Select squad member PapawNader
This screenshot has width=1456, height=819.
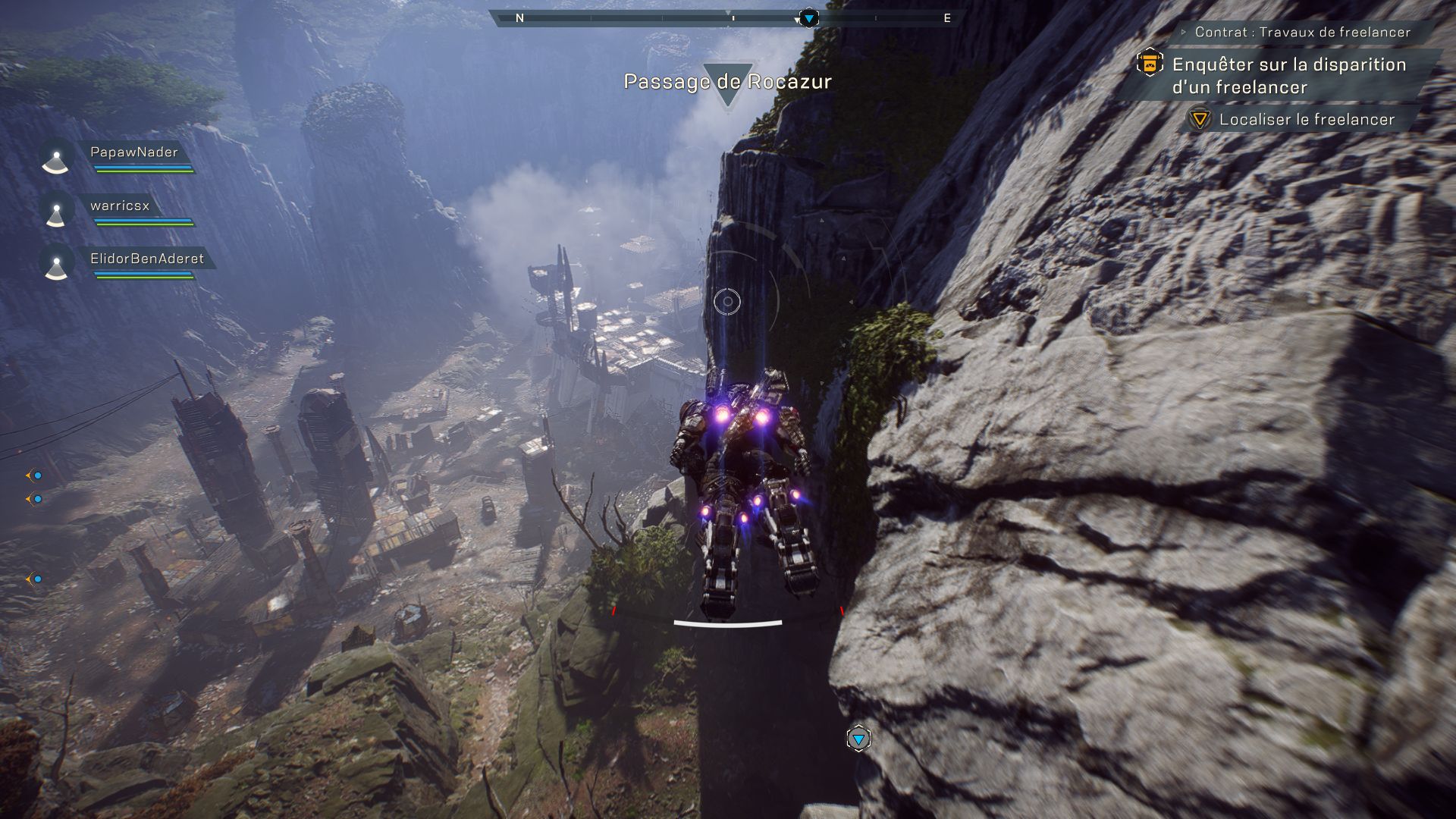point(133,152)
